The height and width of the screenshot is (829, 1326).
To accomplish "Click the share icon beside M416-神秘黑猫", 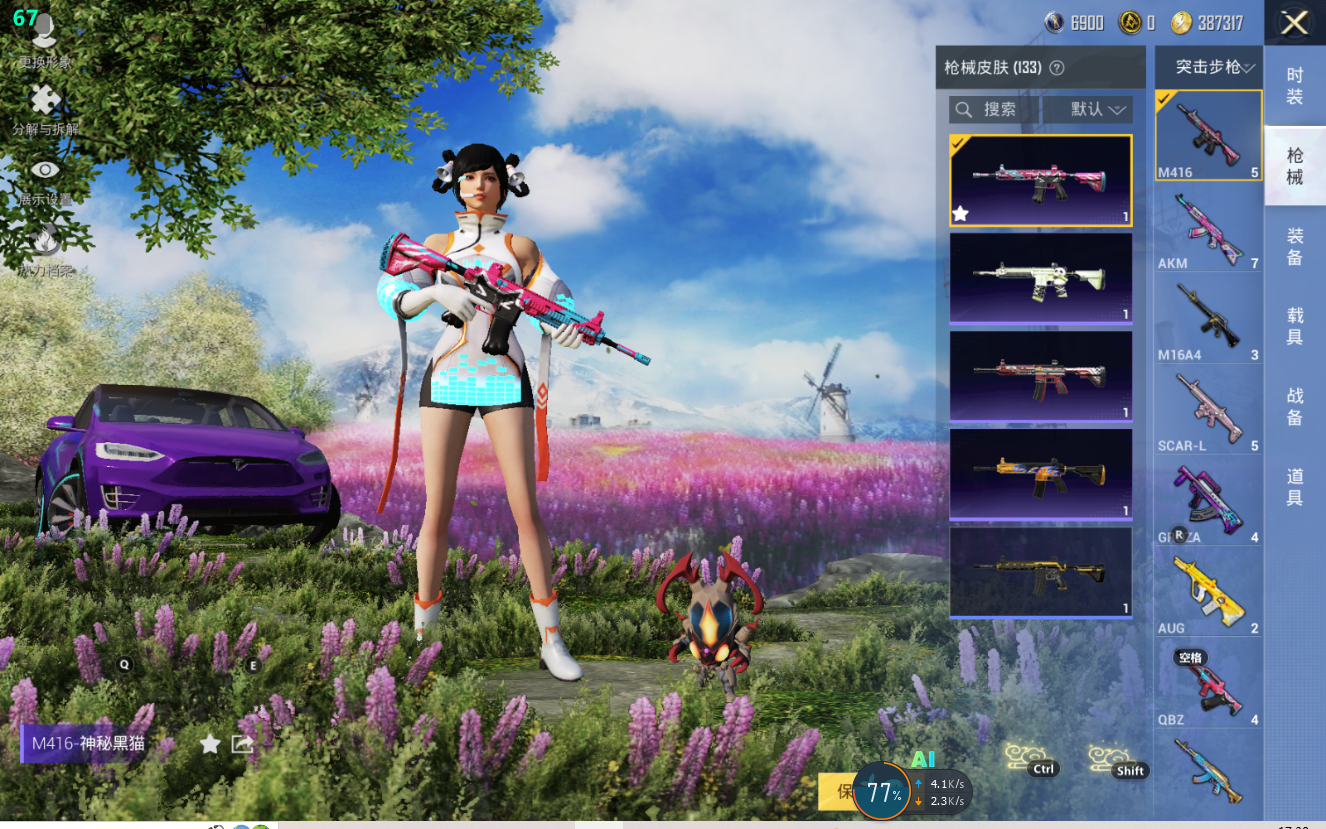I will click(x=242, y=744).
